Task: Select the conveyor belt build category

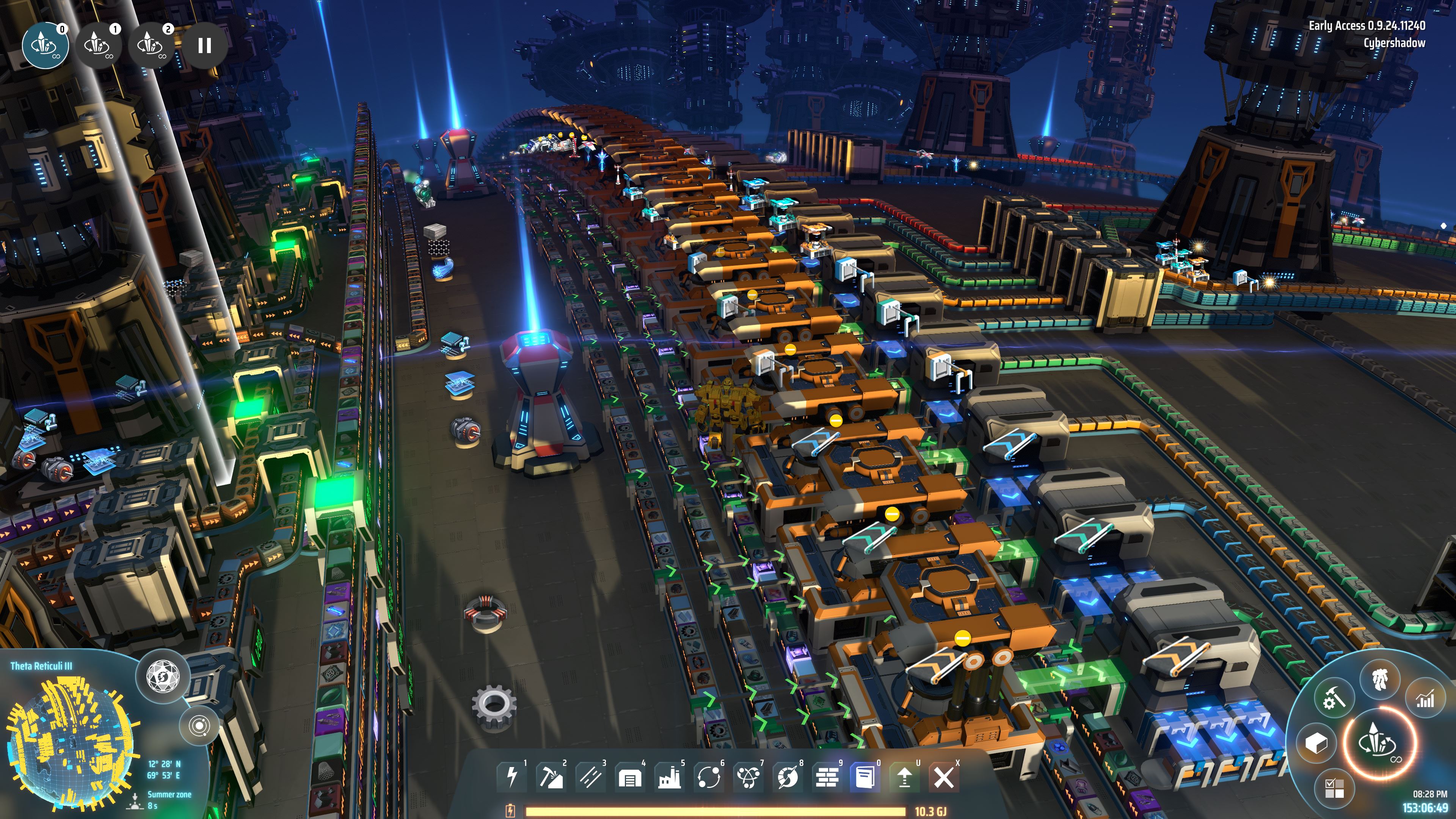Action: [x=591, y=777]
